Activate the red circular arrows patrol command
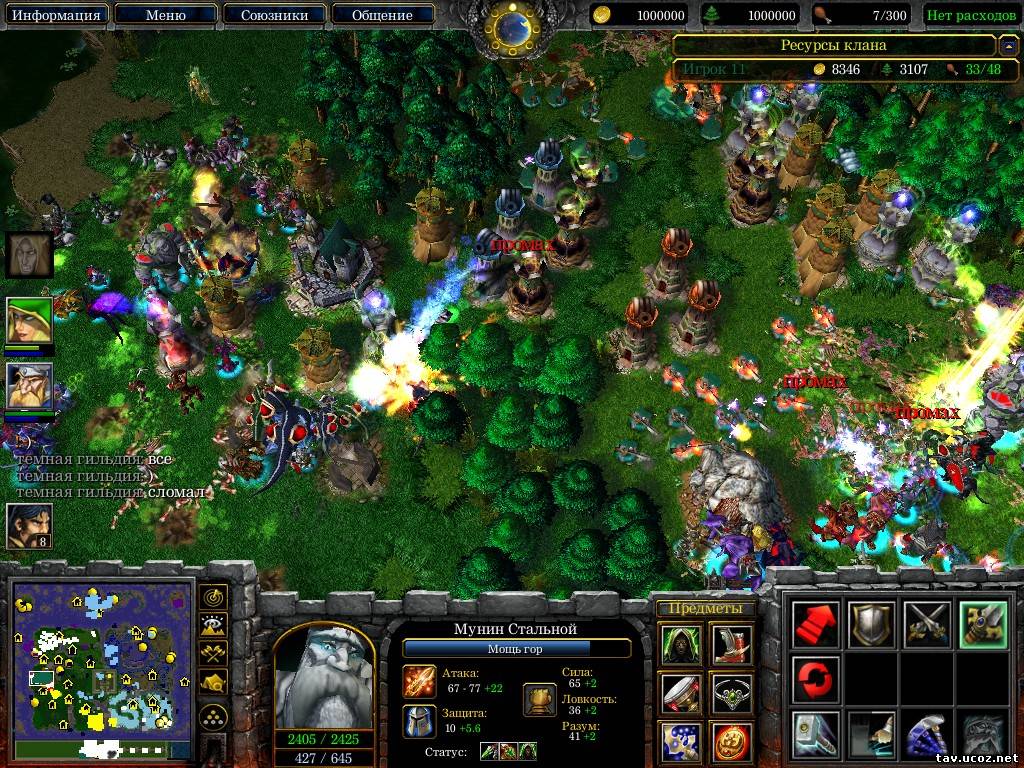 click(814, 679)
